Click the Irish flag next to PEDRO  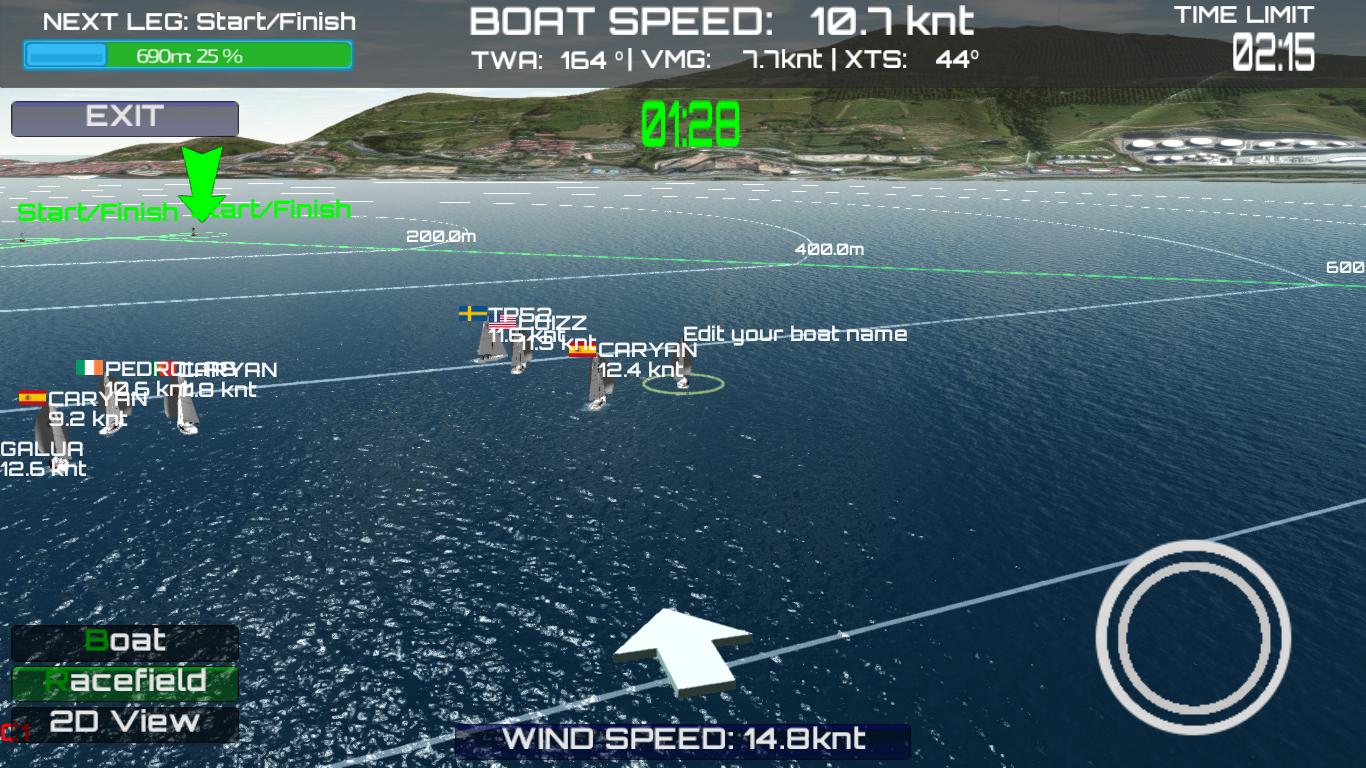coord(88,368)
